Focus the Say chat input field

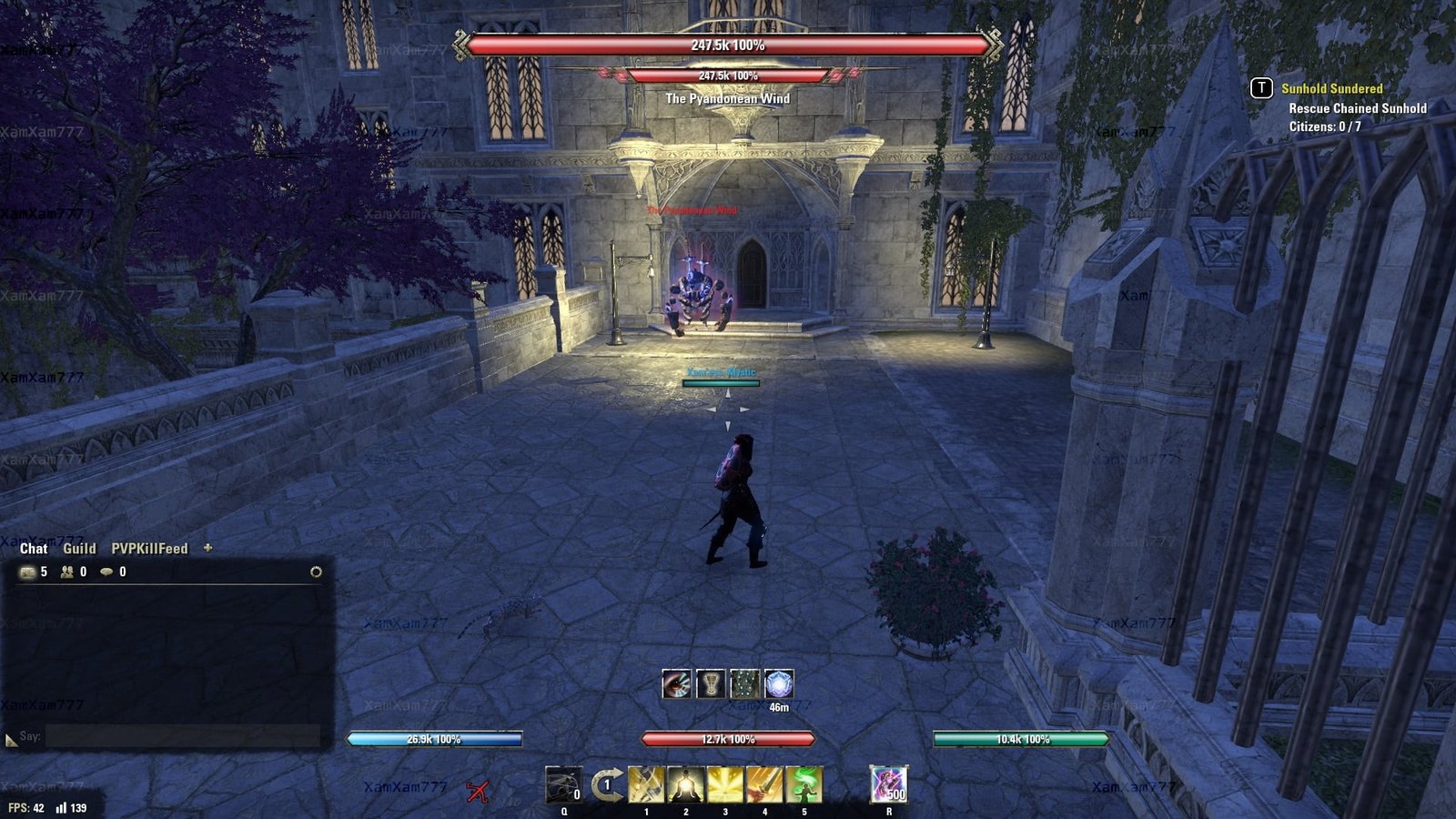click(182, 736)
